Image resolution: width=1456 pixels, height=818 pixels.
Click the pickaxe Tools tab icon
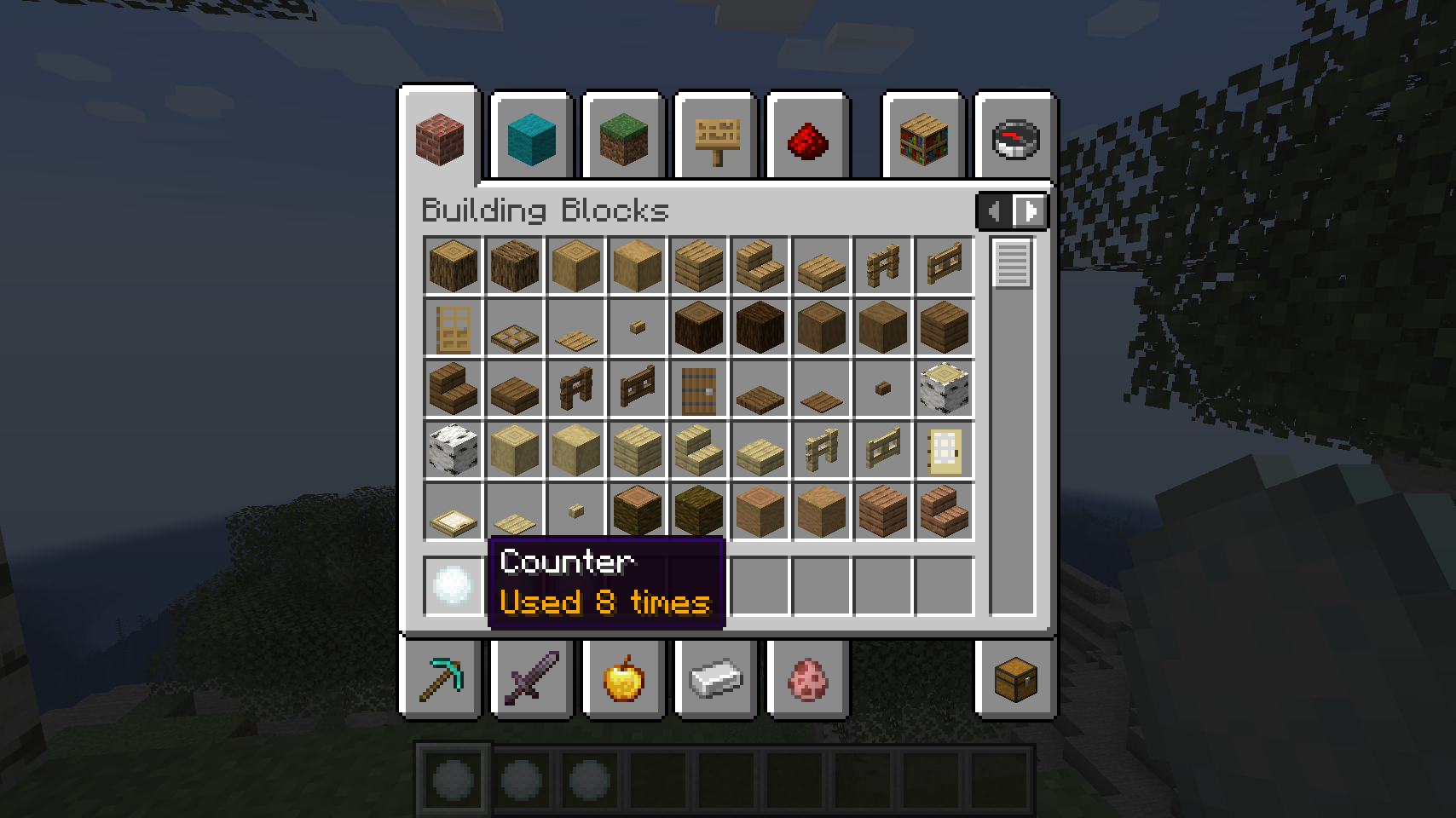point(441,678)
